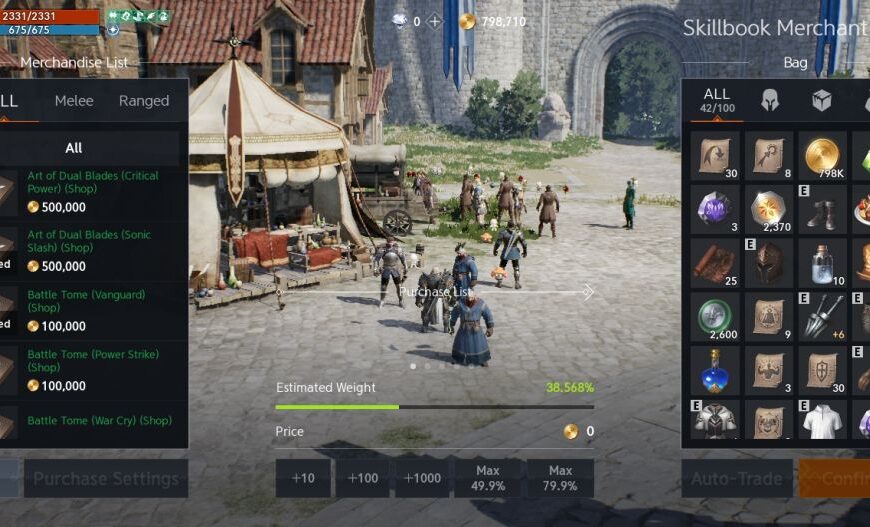Switch to the helmet equipment bag tab
Screen dimensions: 870x527
coord(769,101)
